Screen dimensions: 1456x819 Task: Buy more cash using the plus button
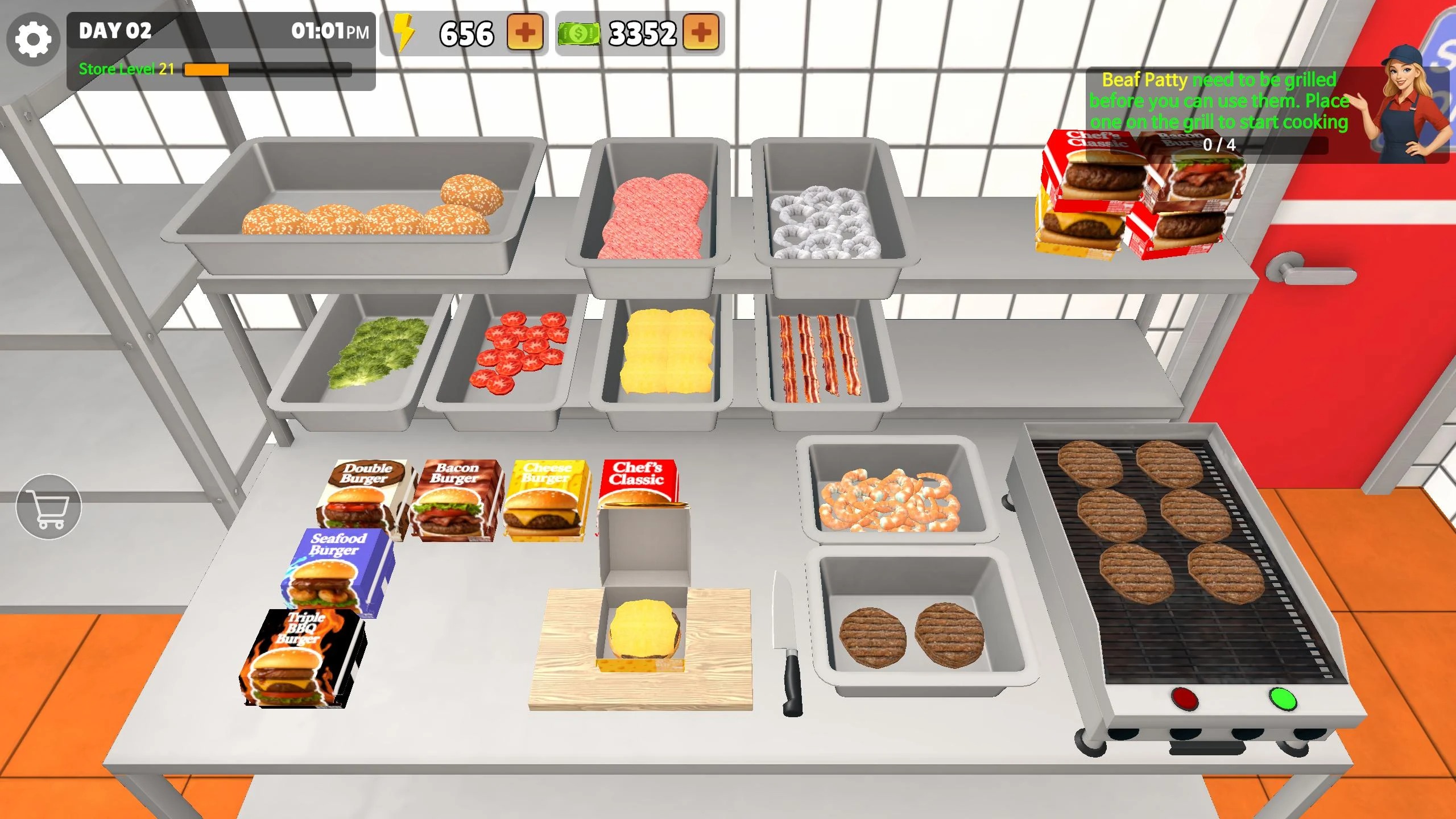pyautogui.click(x=701, y=32)
